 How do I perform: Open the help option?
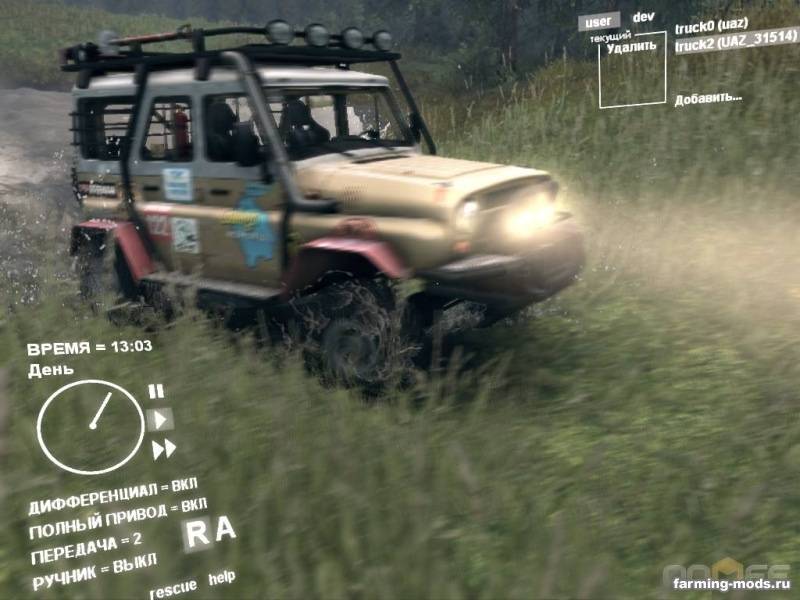[x=221, y=578]
